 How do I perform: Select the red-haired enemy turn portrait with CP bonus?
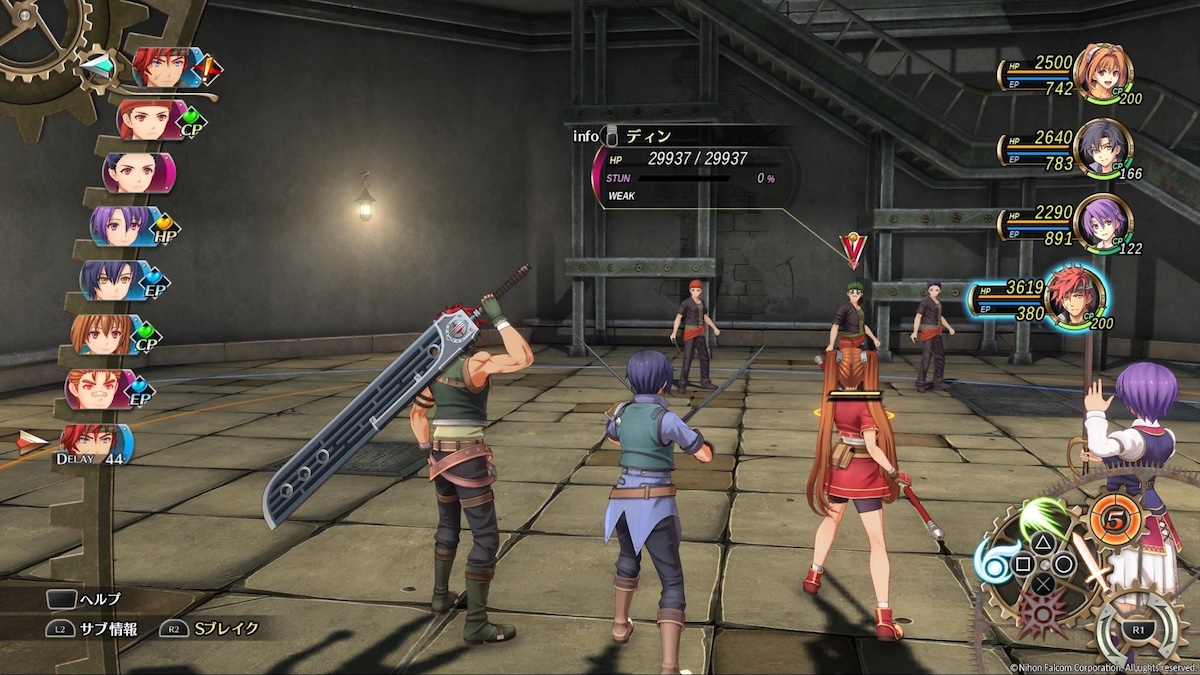click(150, 120)
